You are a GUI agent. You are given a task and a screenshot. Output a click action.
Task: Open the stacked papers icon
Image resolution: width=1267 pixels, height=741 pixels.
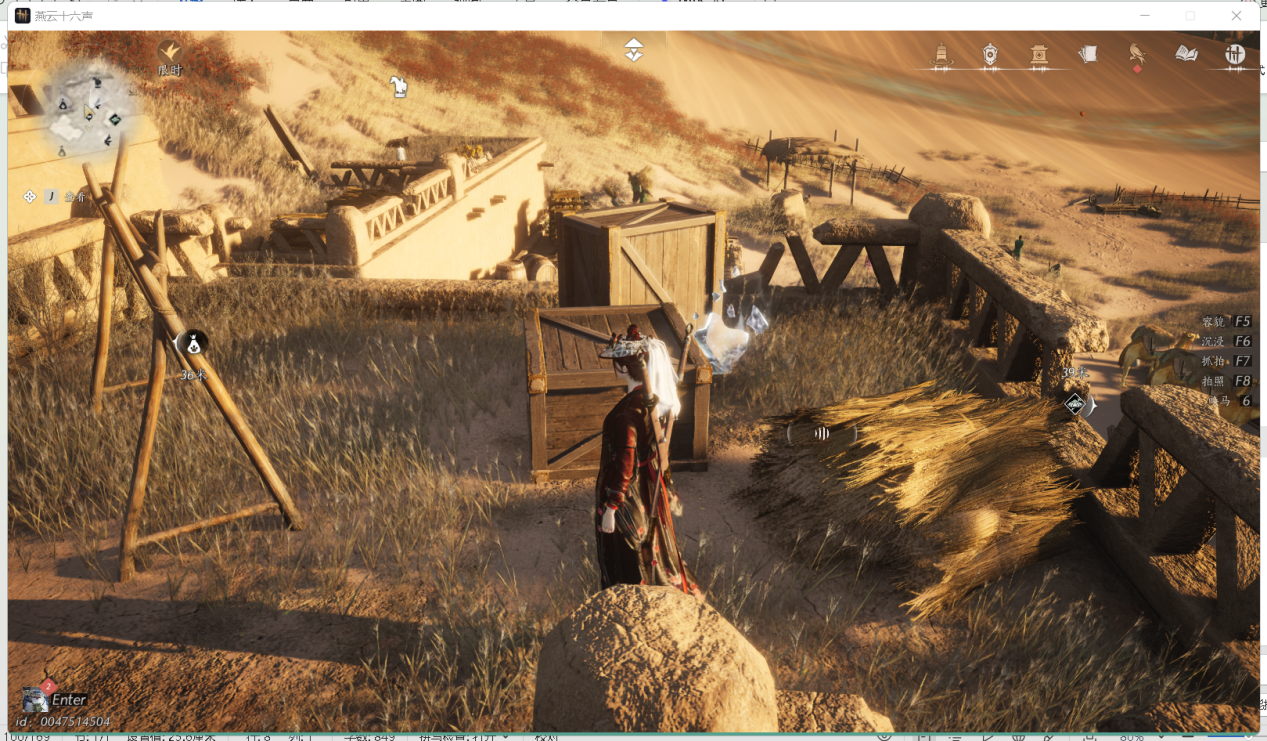tap(1088, 54)
